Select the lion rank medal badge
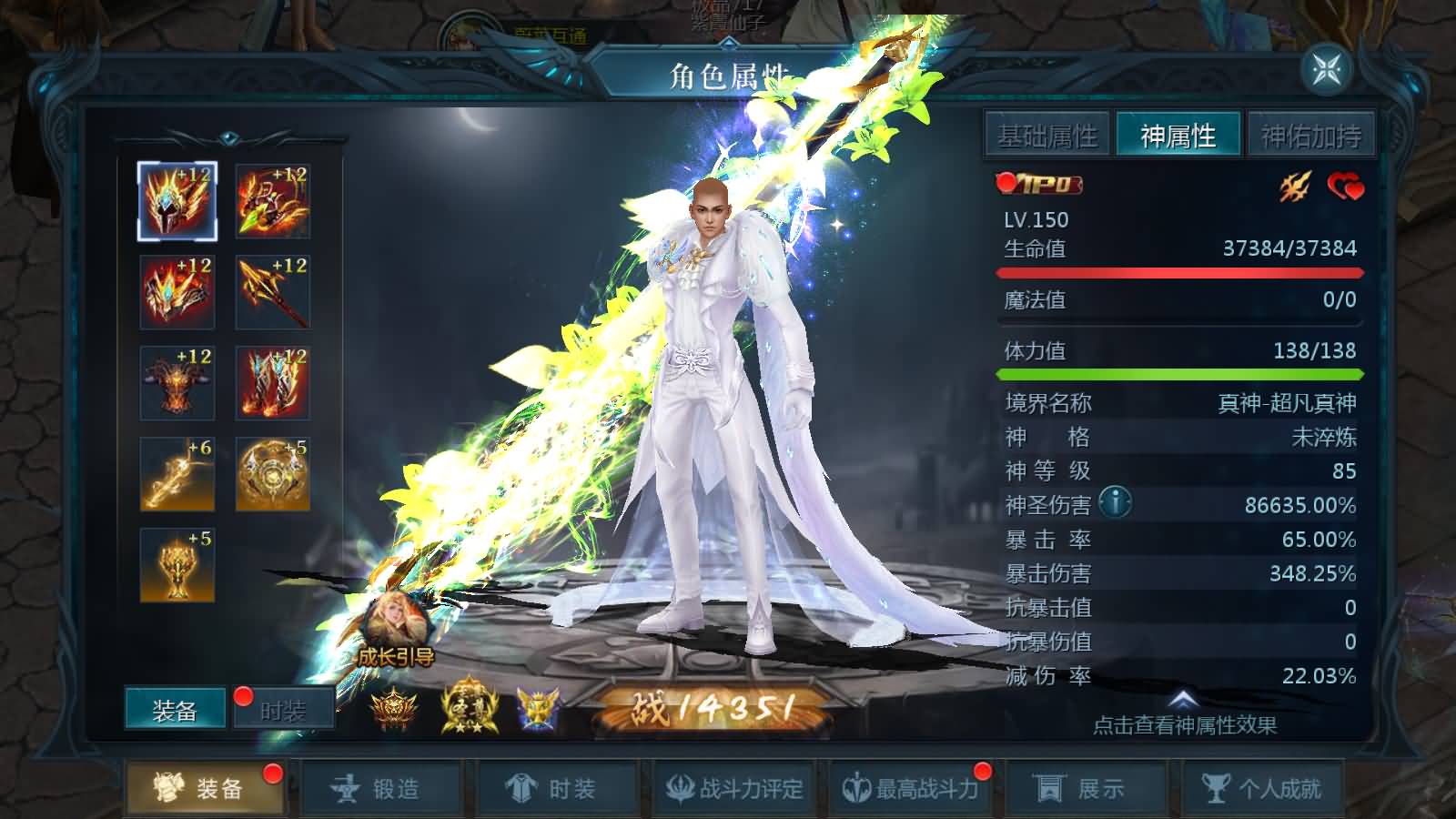1456x819 pixels. pyautogui.click(x=393, y=708)
